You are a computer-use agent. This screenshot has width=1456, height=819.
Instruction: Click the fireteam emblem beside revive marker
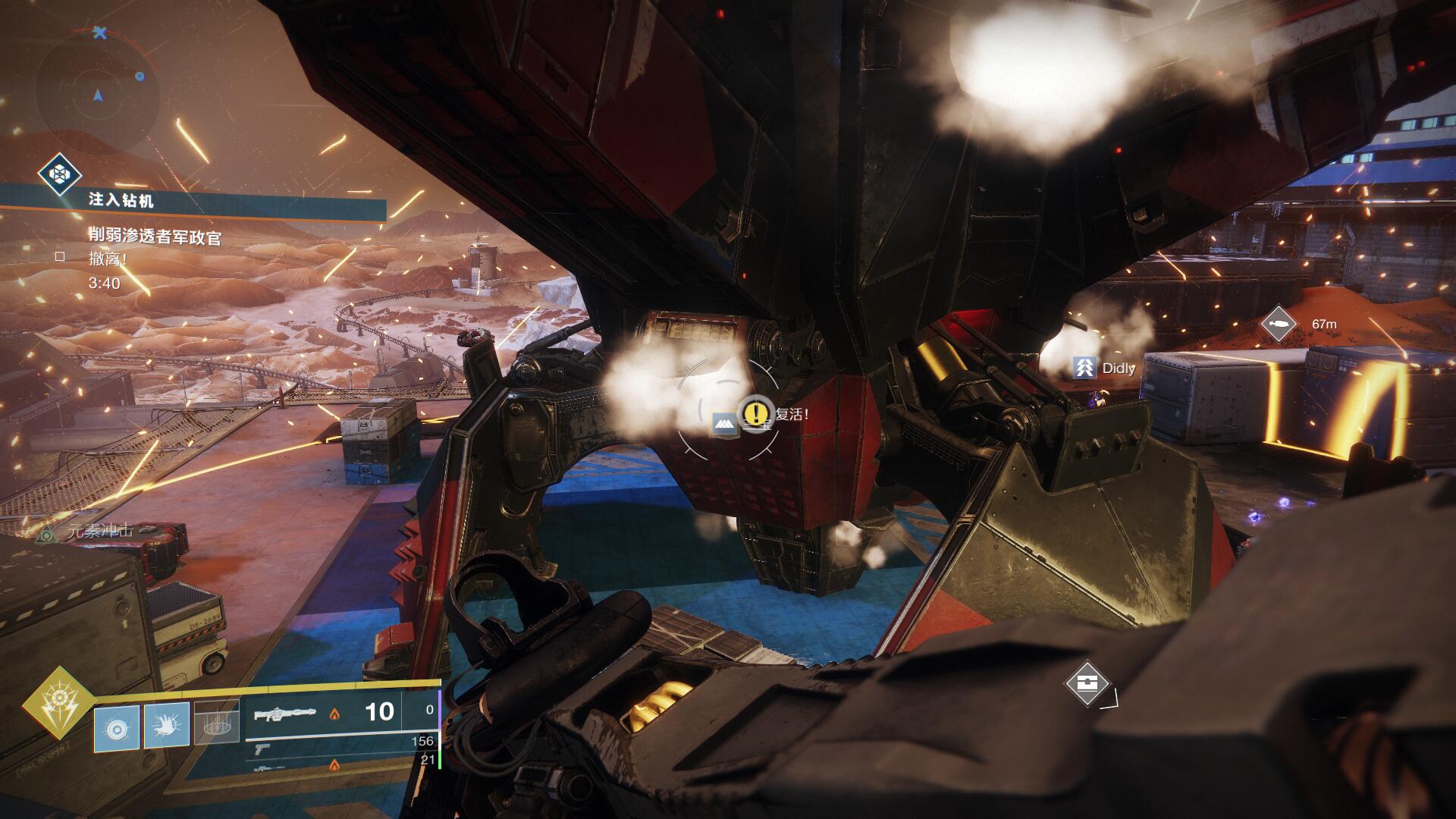pos(725,424)
